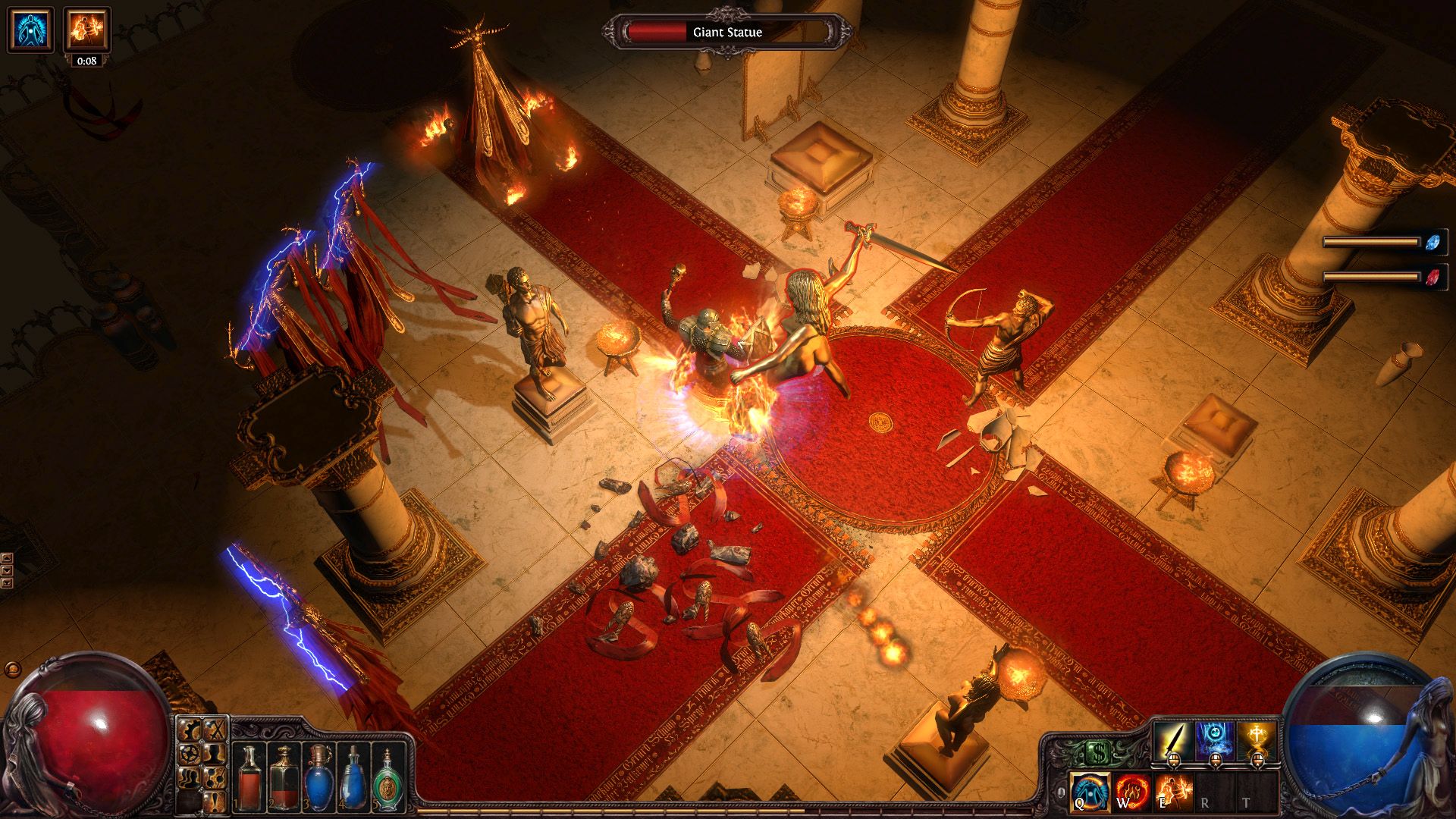Click the X exit button in the menu cluster
This screenshot has width=1456, height=819.
(x=214, y=729)
